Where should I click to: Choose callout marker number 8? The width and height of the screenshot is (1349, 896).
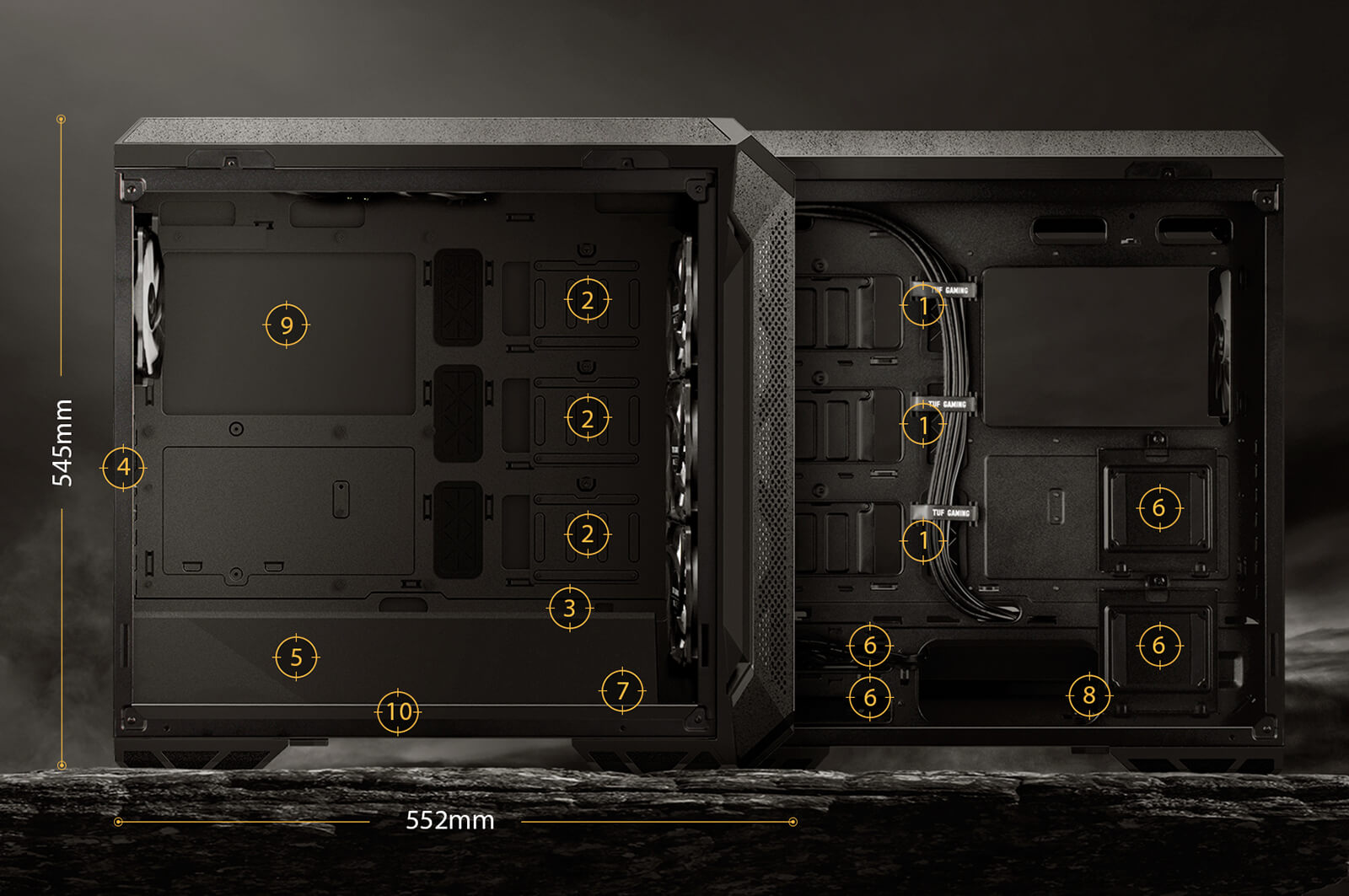point(1088,695)
